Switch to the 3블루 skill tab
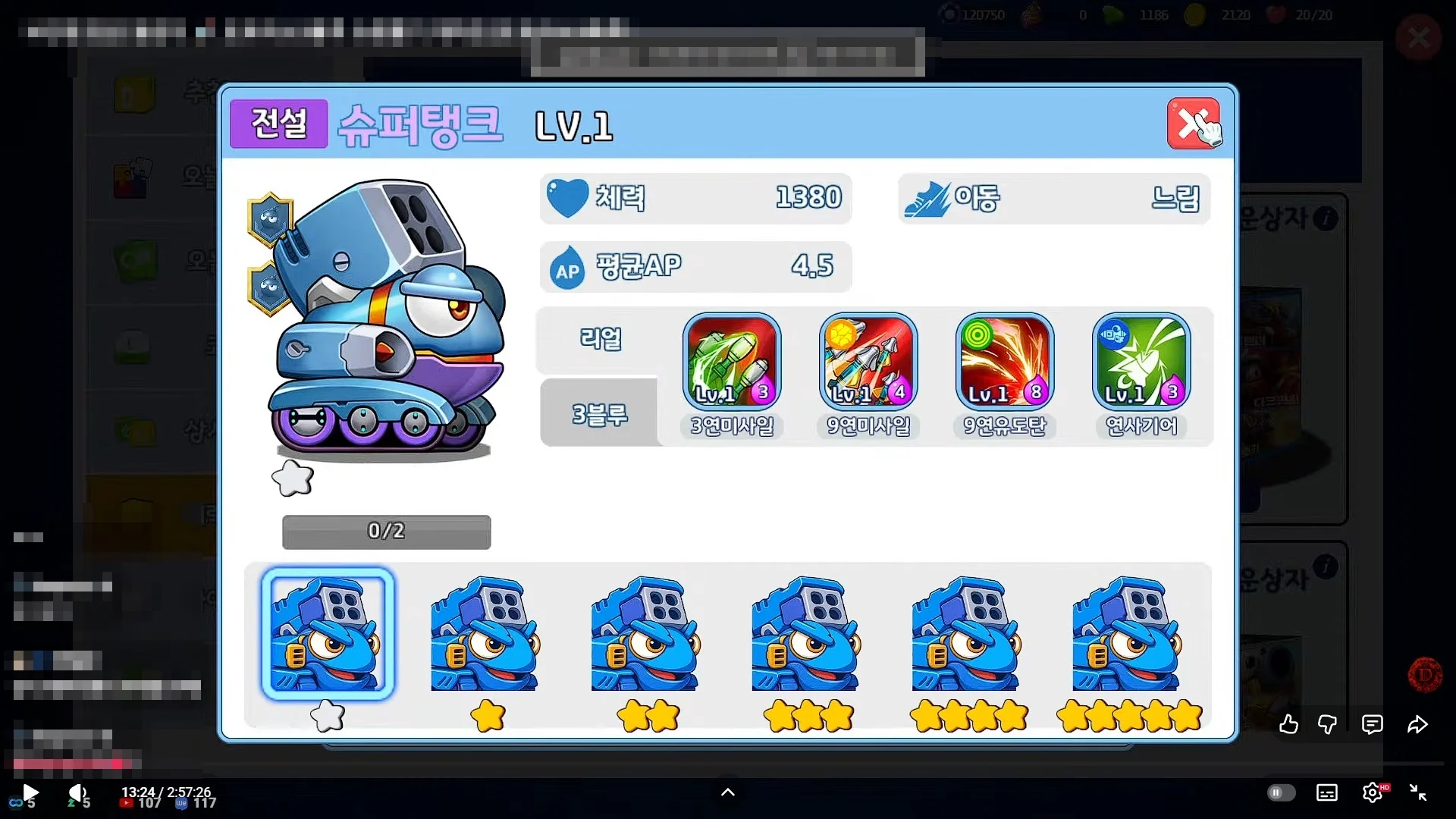1456x819 pixels. (599, 414)
